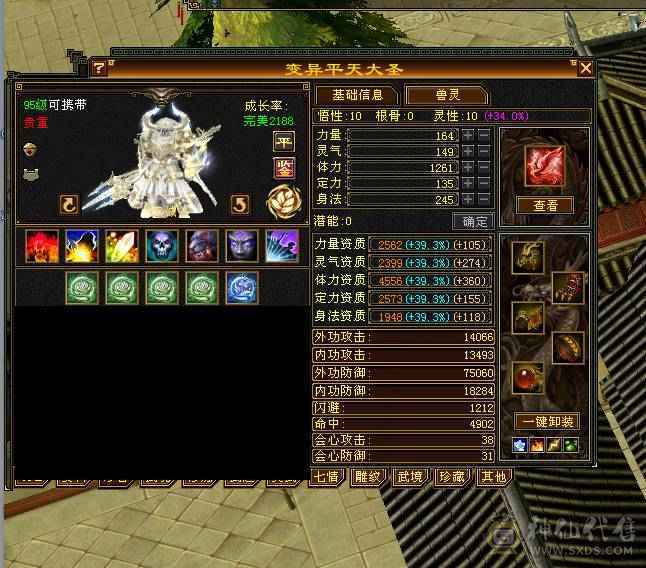
Task: Open the 其他 tab
Action: (493, 477)
